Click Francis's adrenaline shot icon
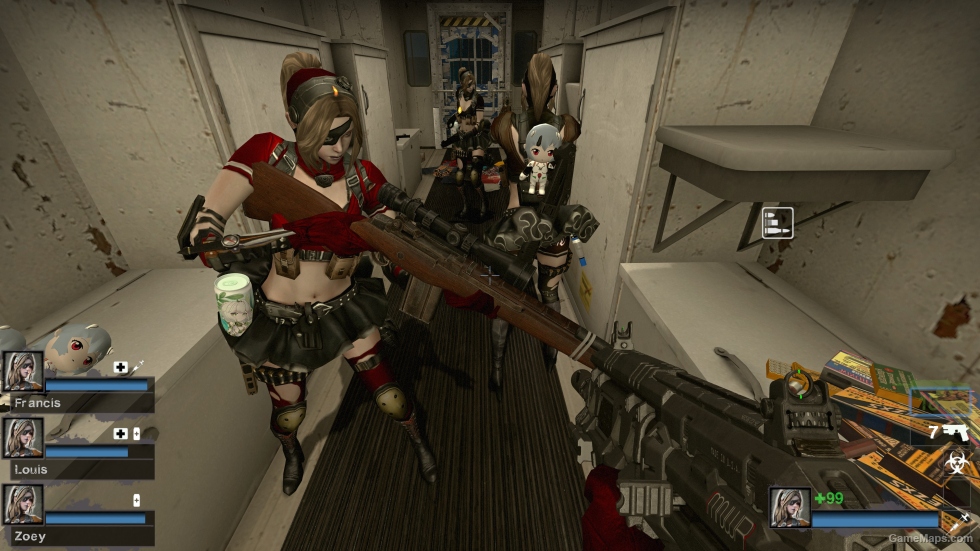 coord(138,367)
